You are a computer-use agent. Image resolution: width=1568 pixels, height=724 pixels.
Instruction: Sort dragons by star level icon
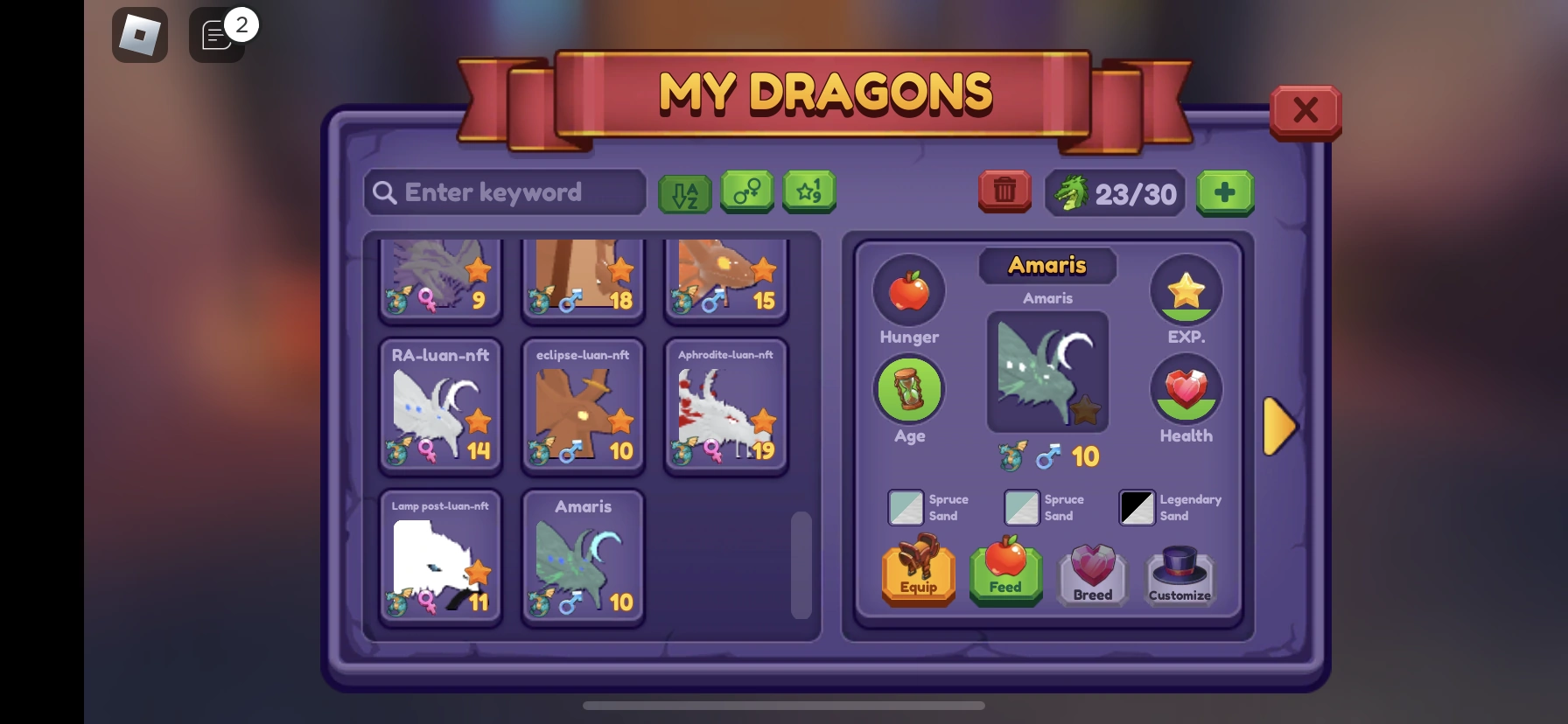pos(808,192)
